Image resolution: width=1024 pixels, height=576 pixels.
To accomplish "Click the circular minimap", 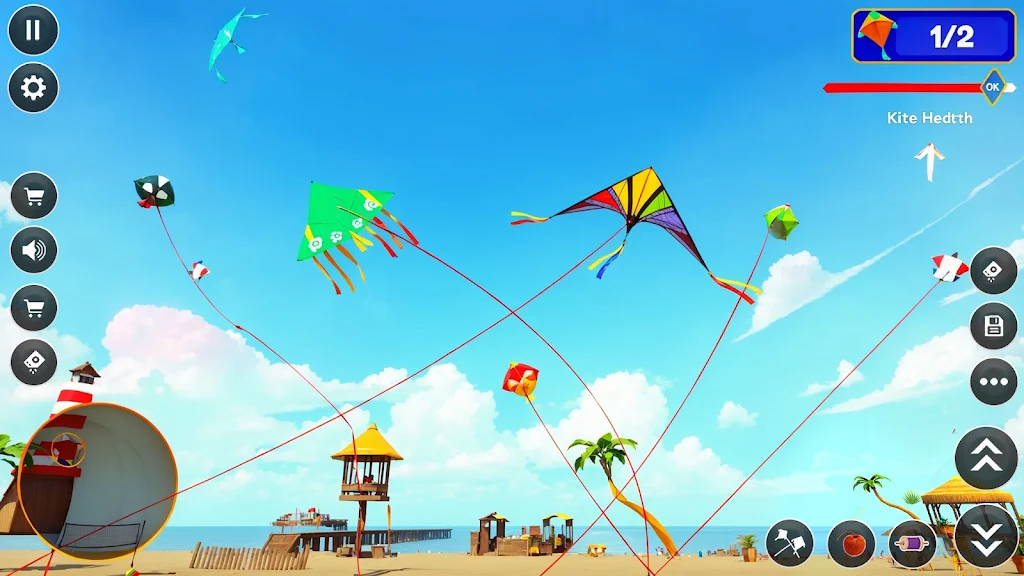I will coord(97,482).
